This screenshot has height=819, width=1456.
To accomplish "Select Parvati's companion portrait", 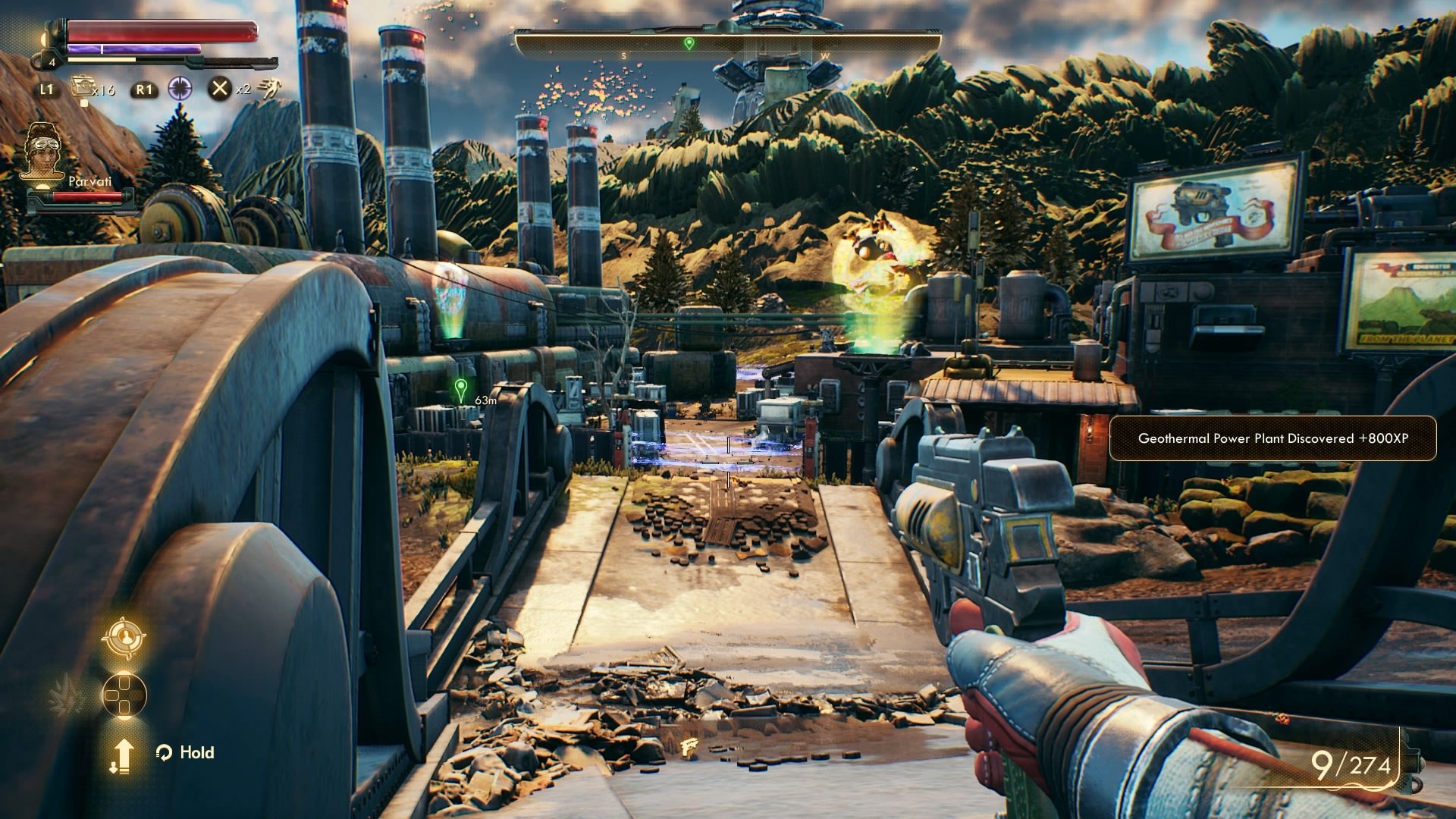I will pos(44,152).
